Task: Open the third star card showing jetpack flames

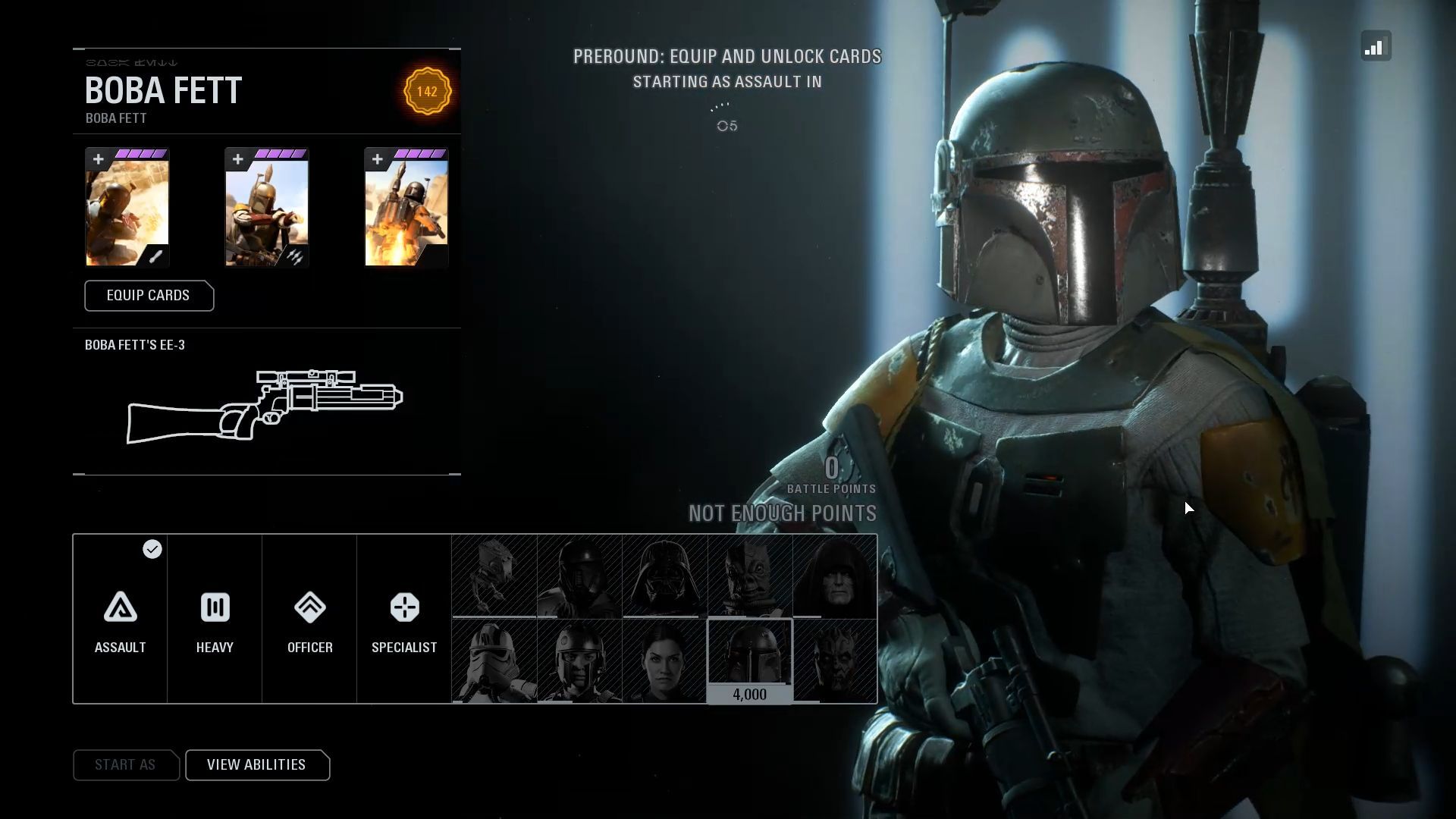Action: [406, 208]
